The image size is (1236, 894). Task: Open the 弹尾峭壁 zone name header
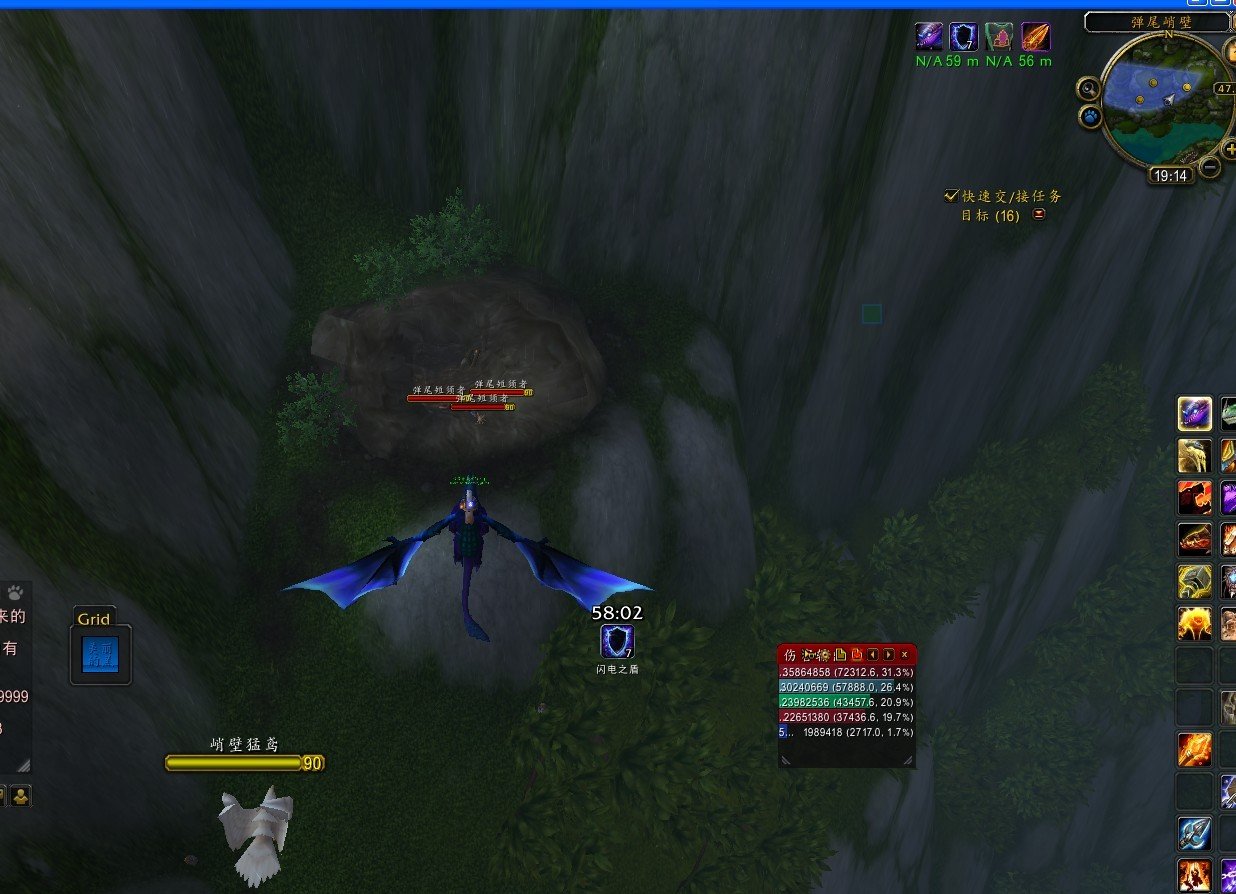coord(1156,22)
